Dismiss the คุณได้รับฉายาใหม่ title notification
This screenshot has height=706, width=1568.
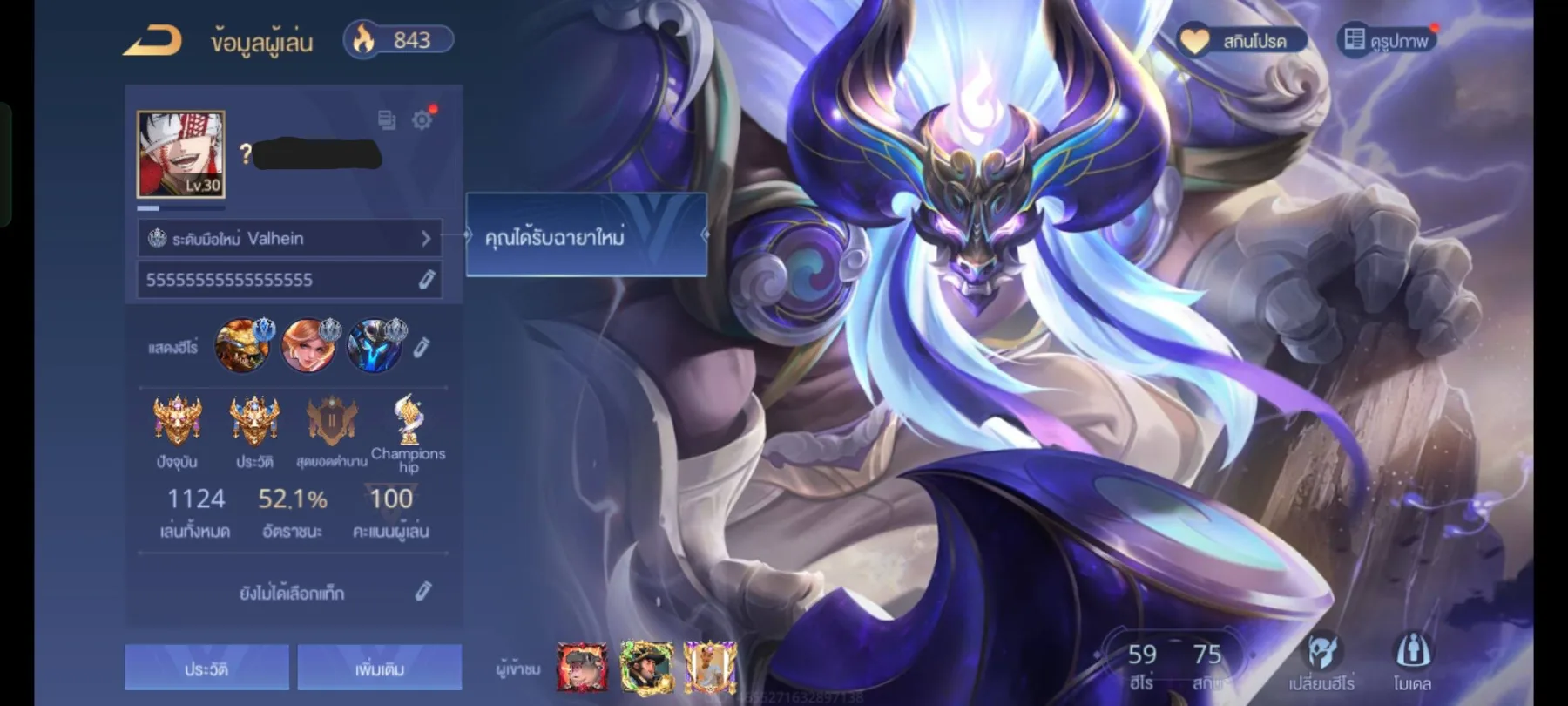pos(585,240)
